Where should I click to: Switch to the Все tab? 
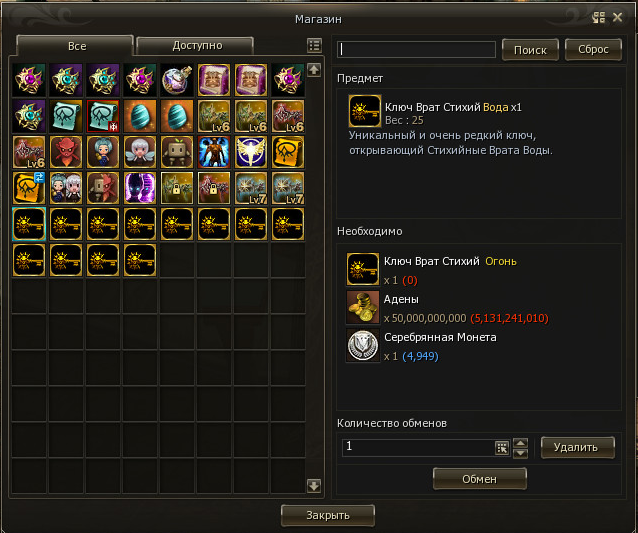76,46
